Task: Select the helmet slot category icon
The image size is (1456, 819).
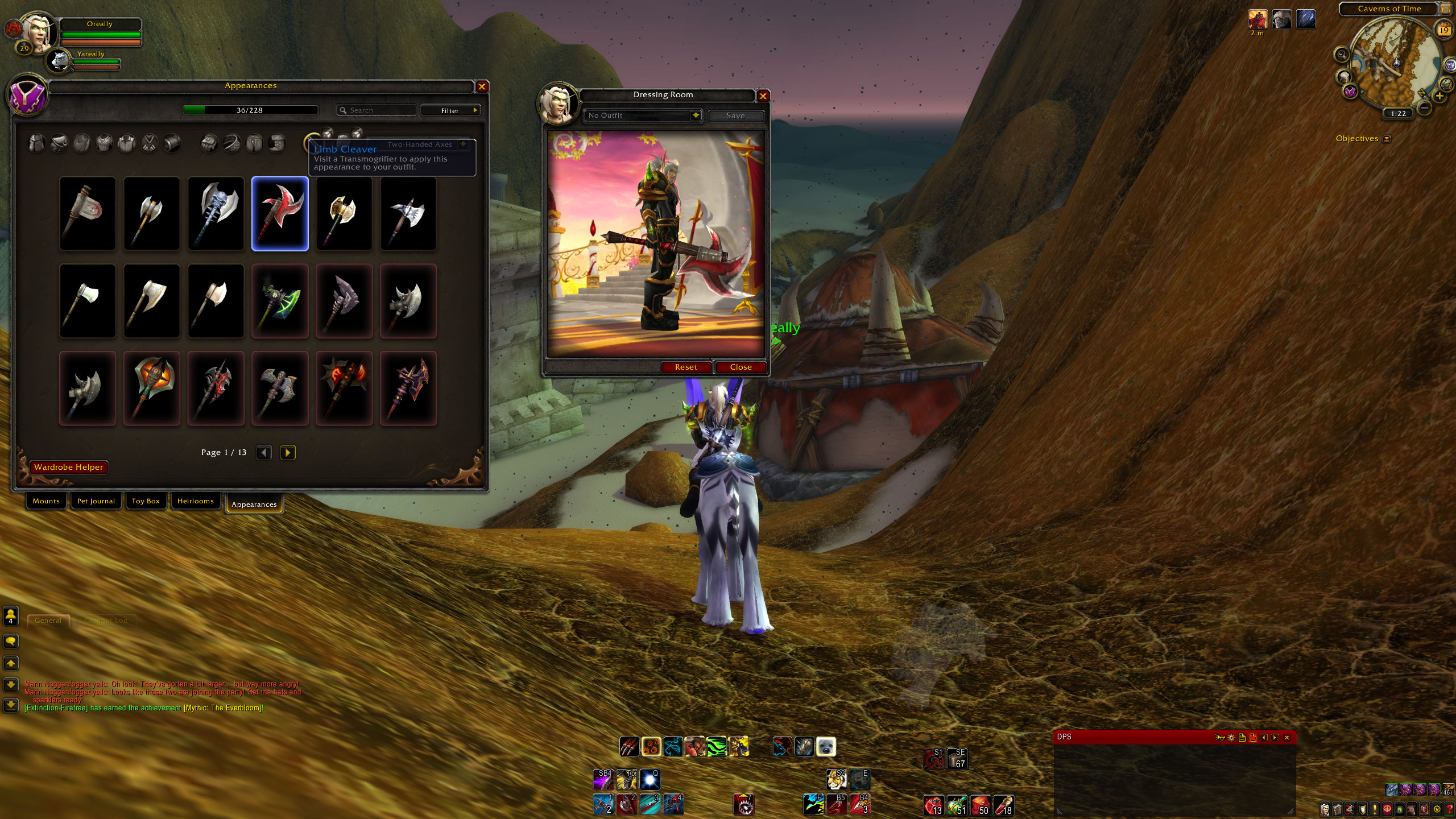Action: pyautogui.click(x=37, y=143)
